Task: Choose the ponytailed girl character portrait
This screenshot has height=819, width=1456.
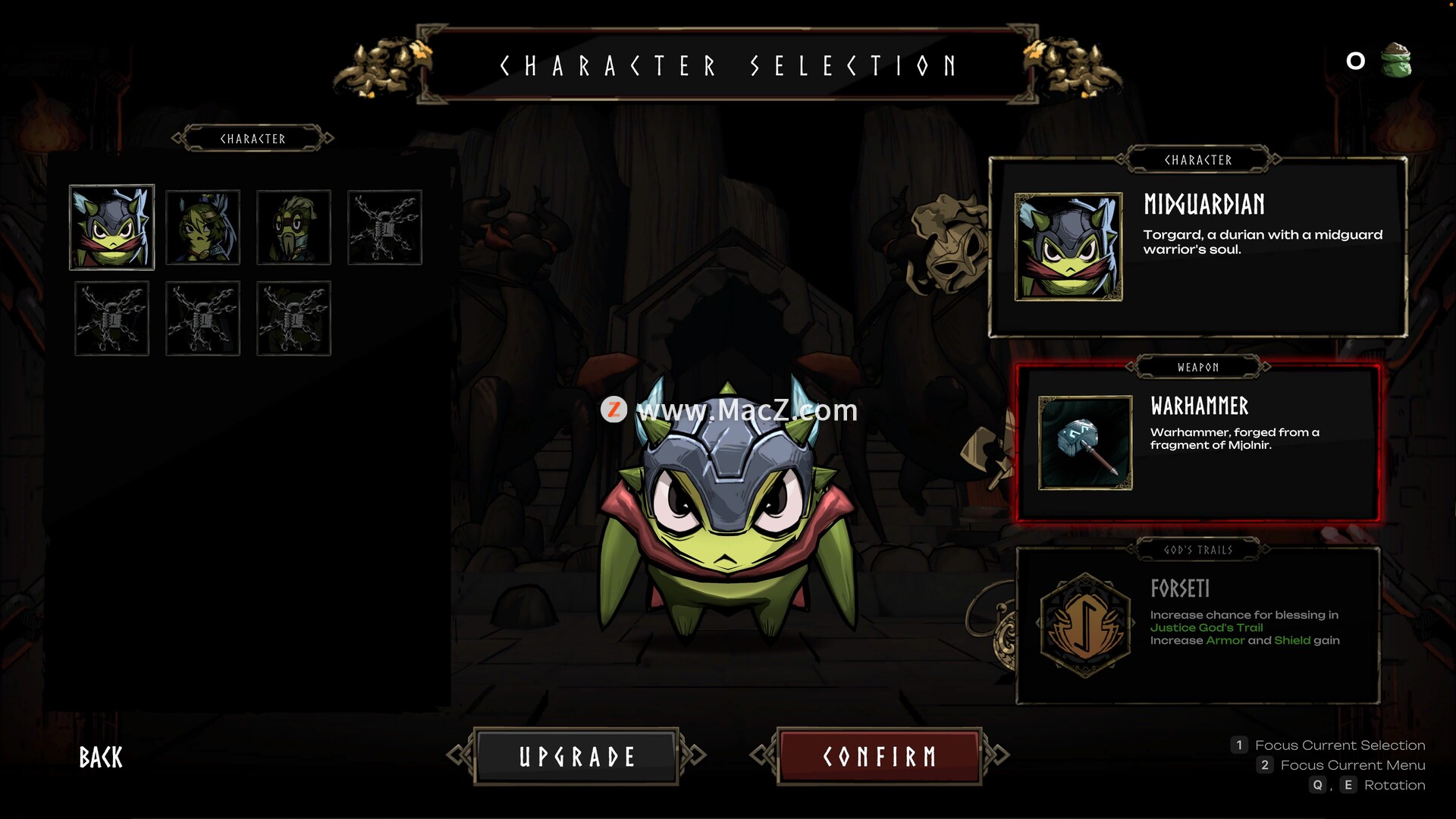Action: click(x=202, y=227)
